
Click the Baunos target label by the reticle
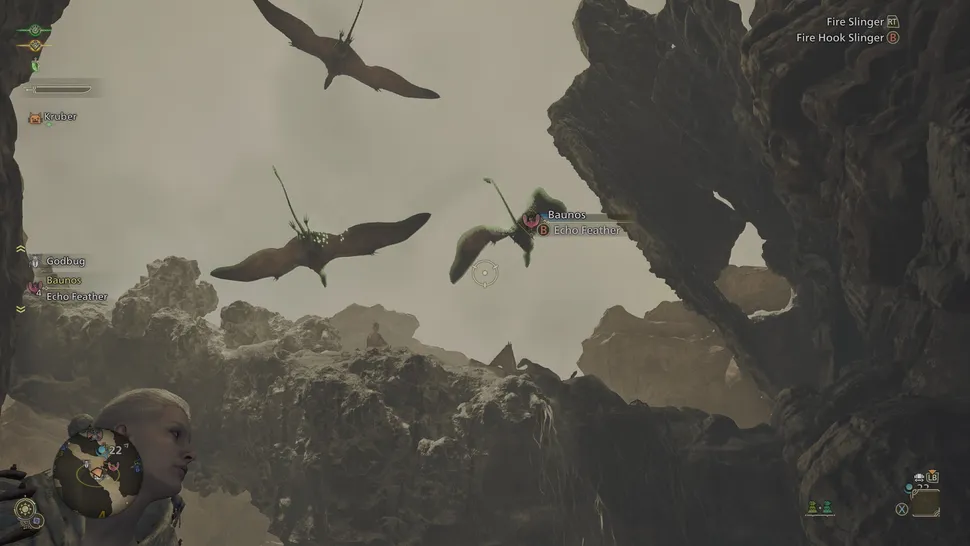(x=566, y=215)
